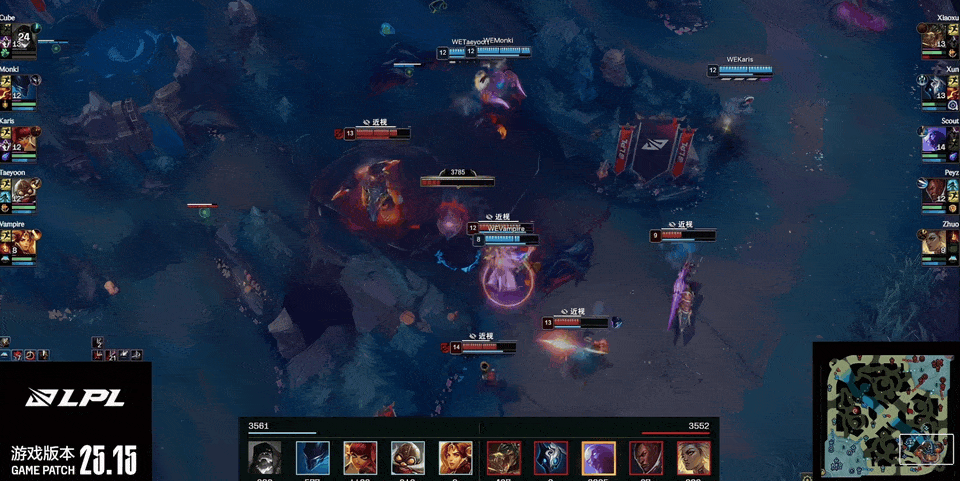Choose the goggled helmet champion in bottom bar
Screen dimensions: 960x481
pyautogui.click(x=408, y=458)
